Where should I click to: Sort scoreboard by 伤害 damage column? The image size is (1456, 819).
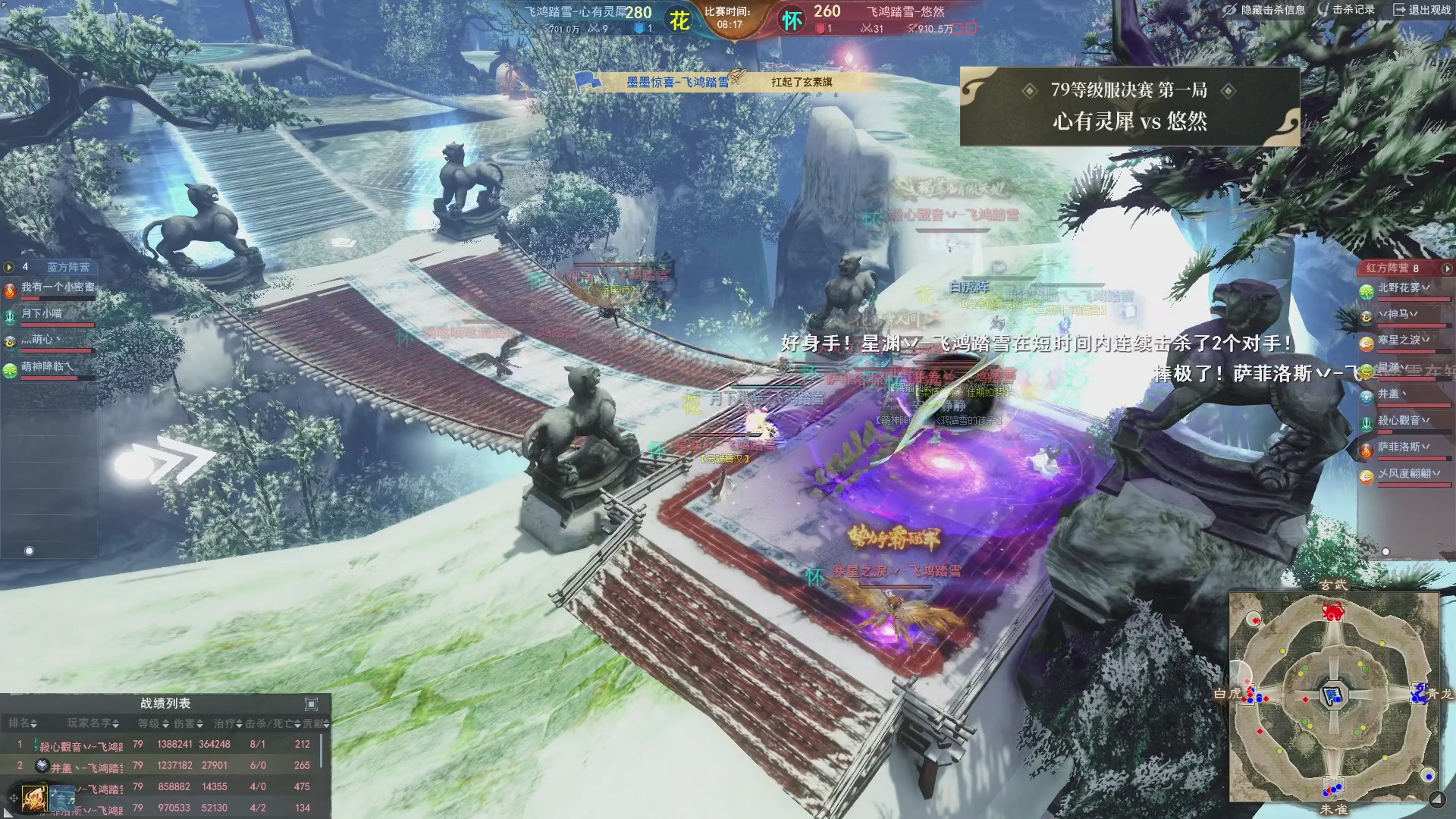point(189,723)
